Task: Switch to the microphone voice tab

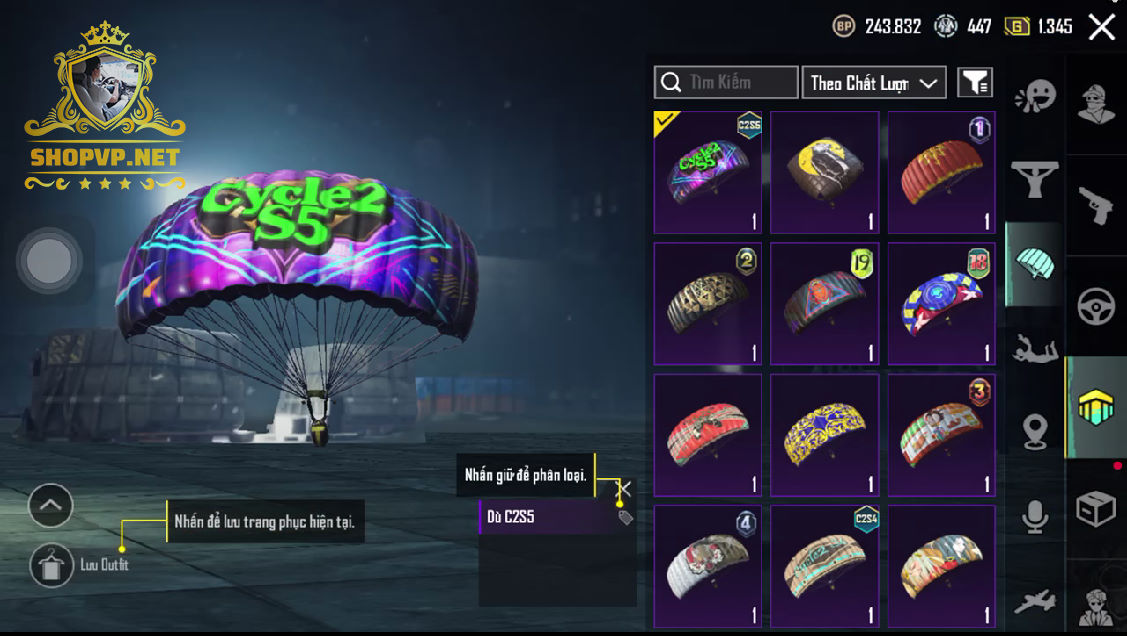Action: [x=1035, y=516]
